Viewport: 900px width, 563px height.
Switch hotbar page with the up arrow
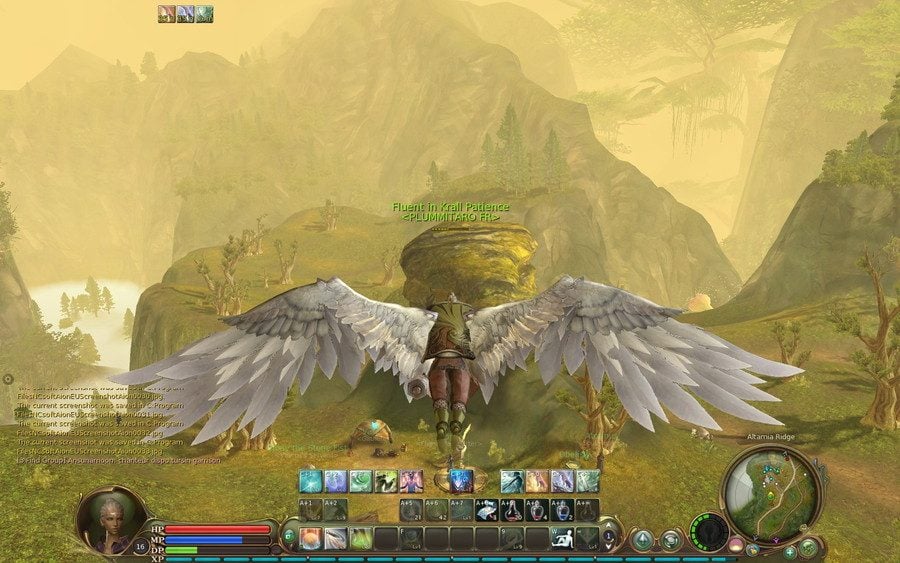pyautogui.click(x=608, y=524)
